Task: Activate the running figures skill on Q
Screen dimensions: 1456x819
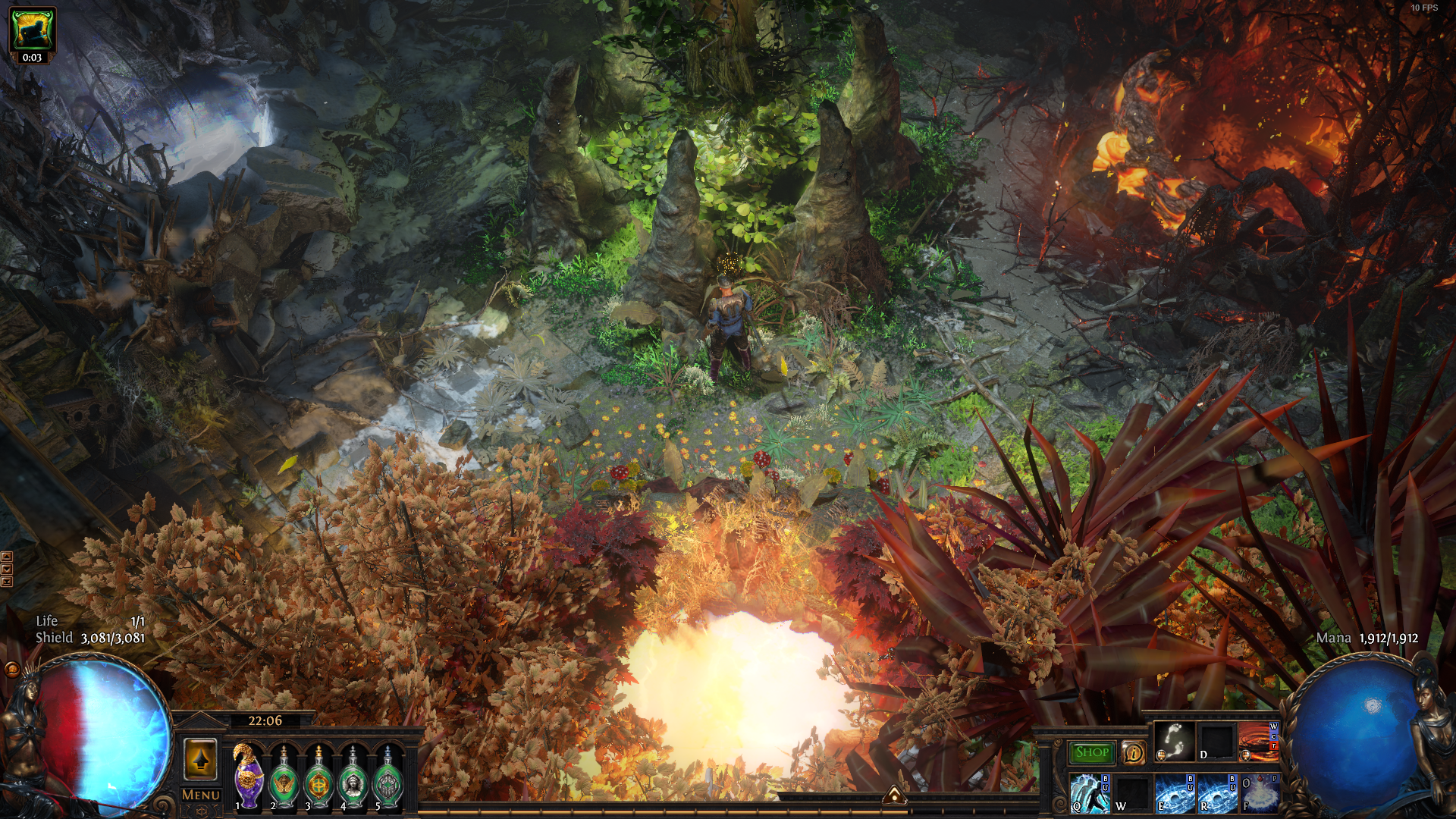Action: point(1090,793)
